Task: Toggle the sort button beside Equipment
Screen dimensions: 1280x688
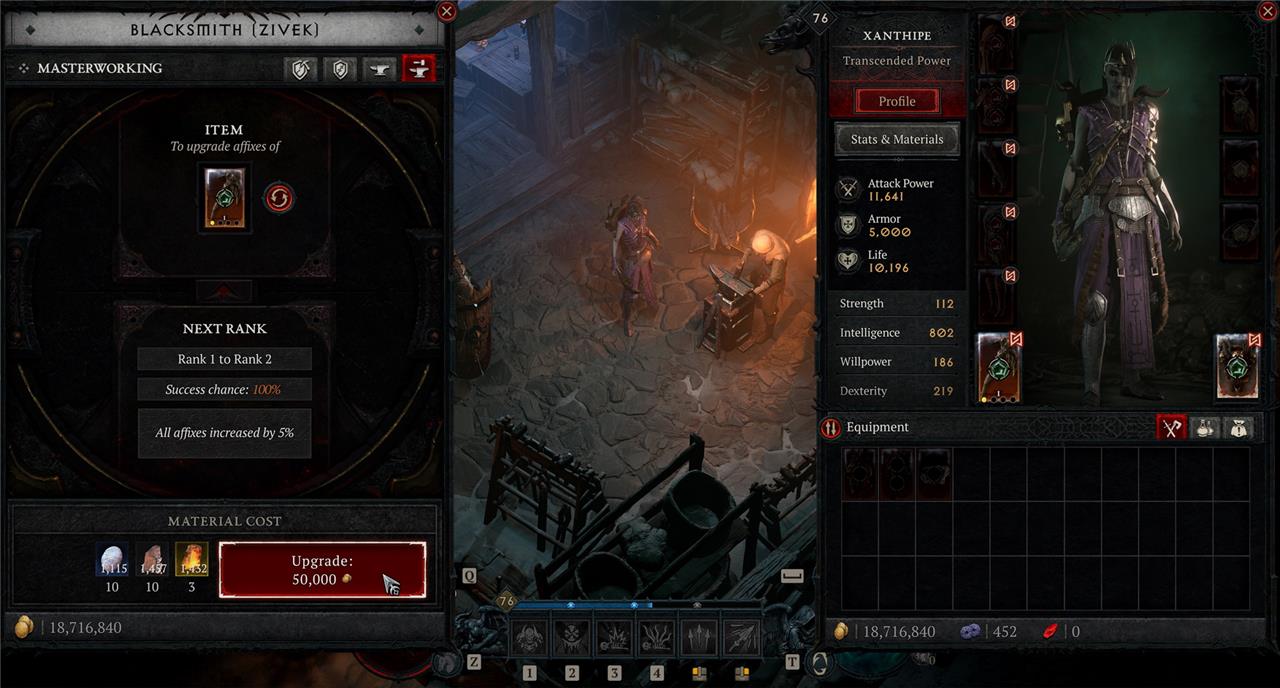Action: pos(830,428)
